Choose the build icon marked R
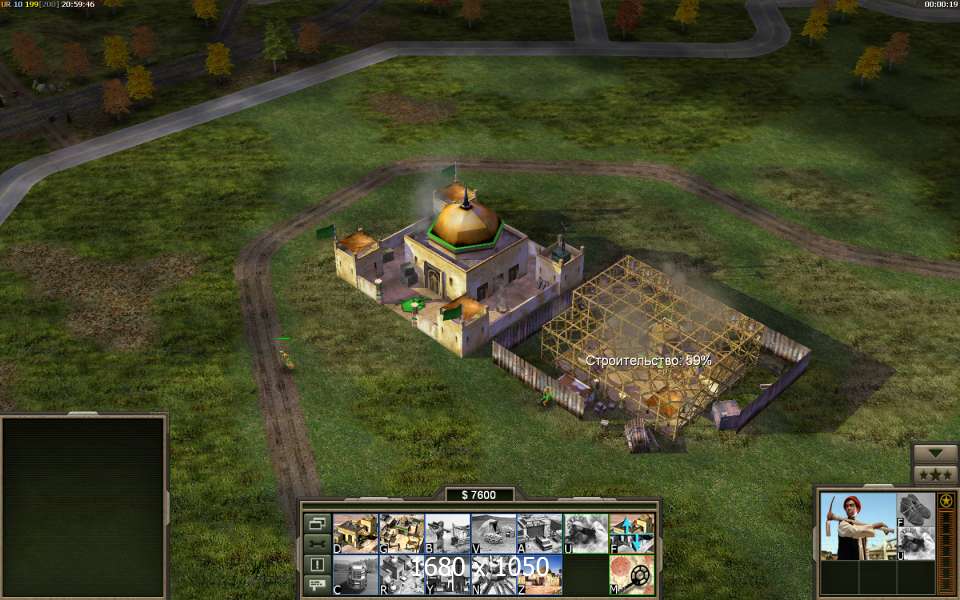 coord(401,575)
